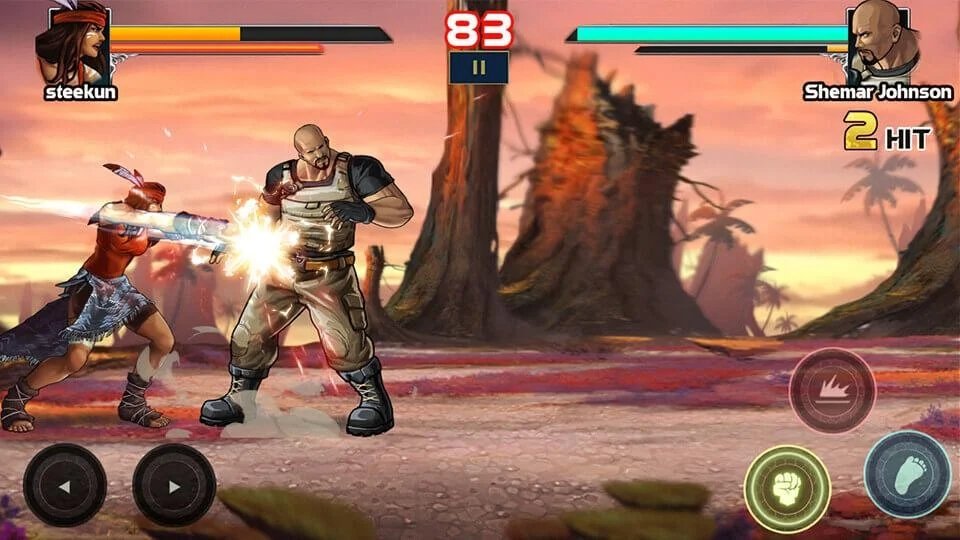Viewport: 960px width, 540px height.
Task: Tap the move right arrow button
Action: [x=174, y=485]
